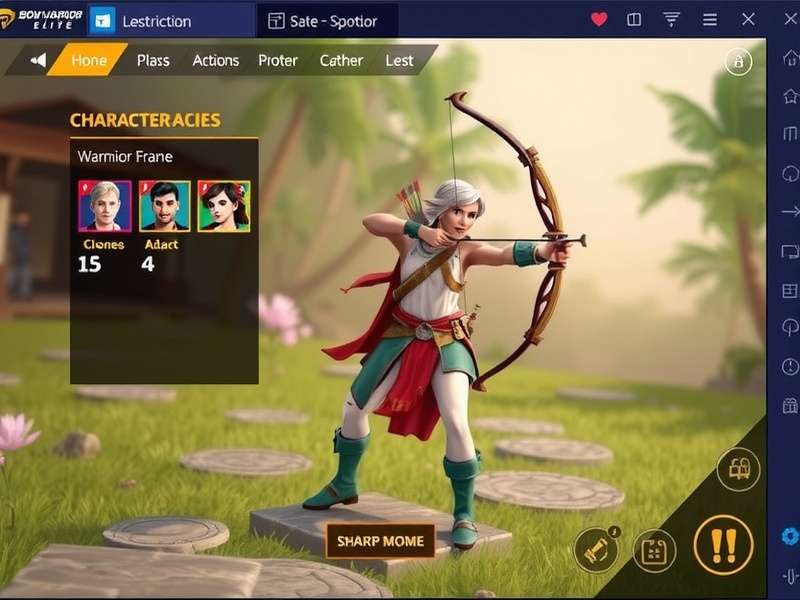Open the Cather tab
Screen dimensions: 800x600
pos(341,60)
